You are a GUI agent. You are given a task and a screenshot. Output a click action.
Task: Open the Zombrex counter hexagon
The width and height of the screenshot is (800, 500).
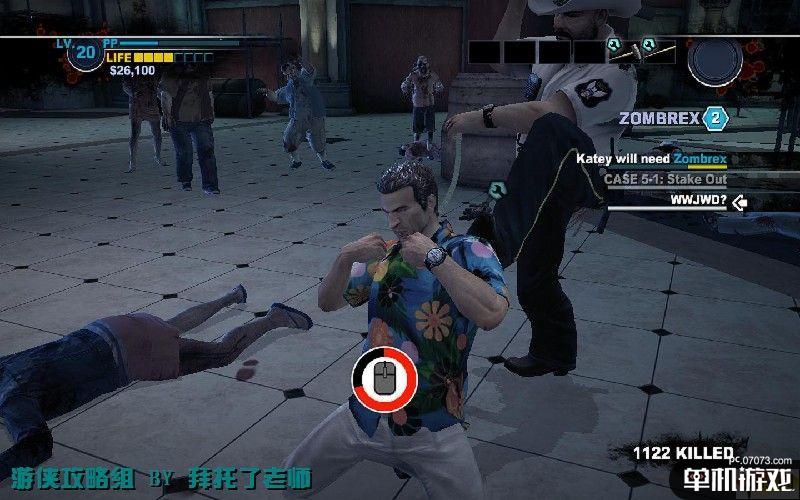[x=714, y=119]
